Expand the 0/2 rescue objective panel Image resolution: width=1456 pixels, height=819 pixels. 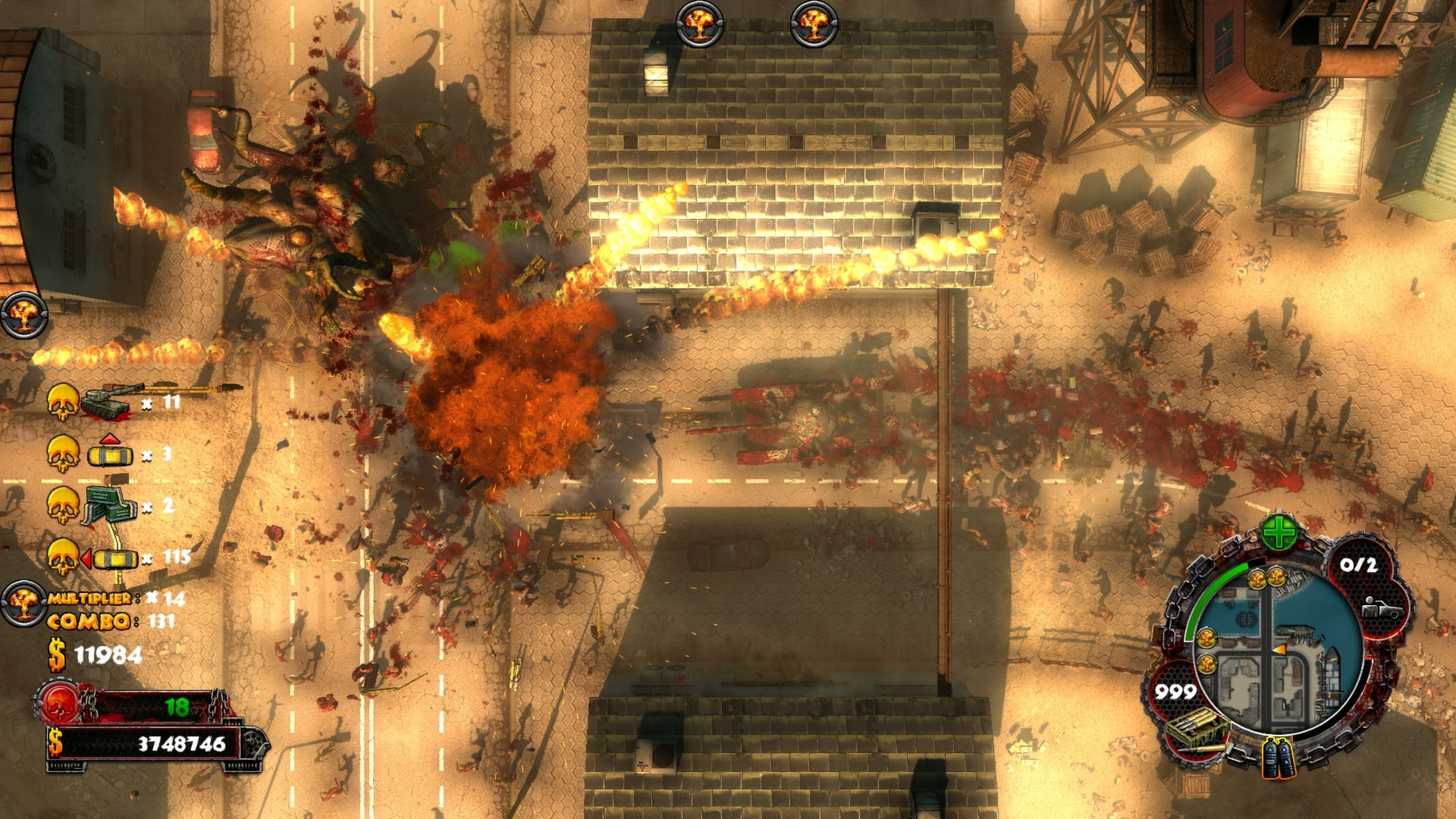click(x=1359, y=565)
